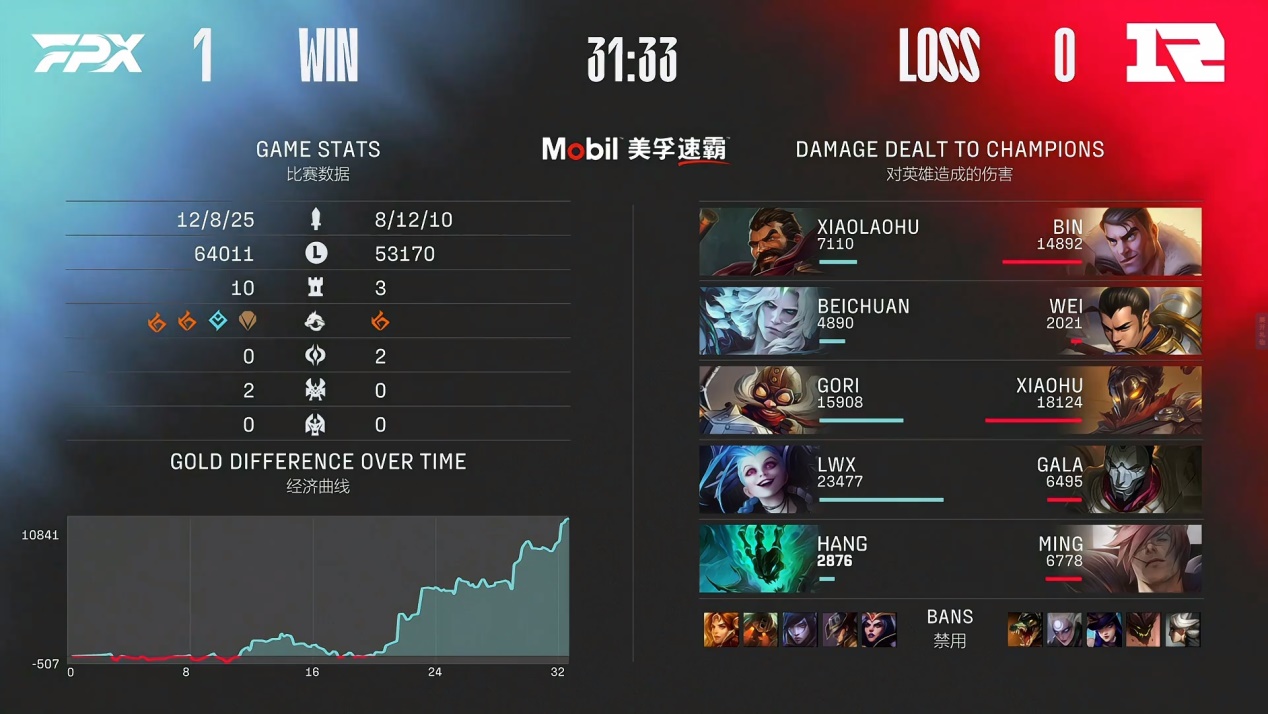Expand the side panel tab on right edge
The image size is (1268, 714).
pos(1262,330)
